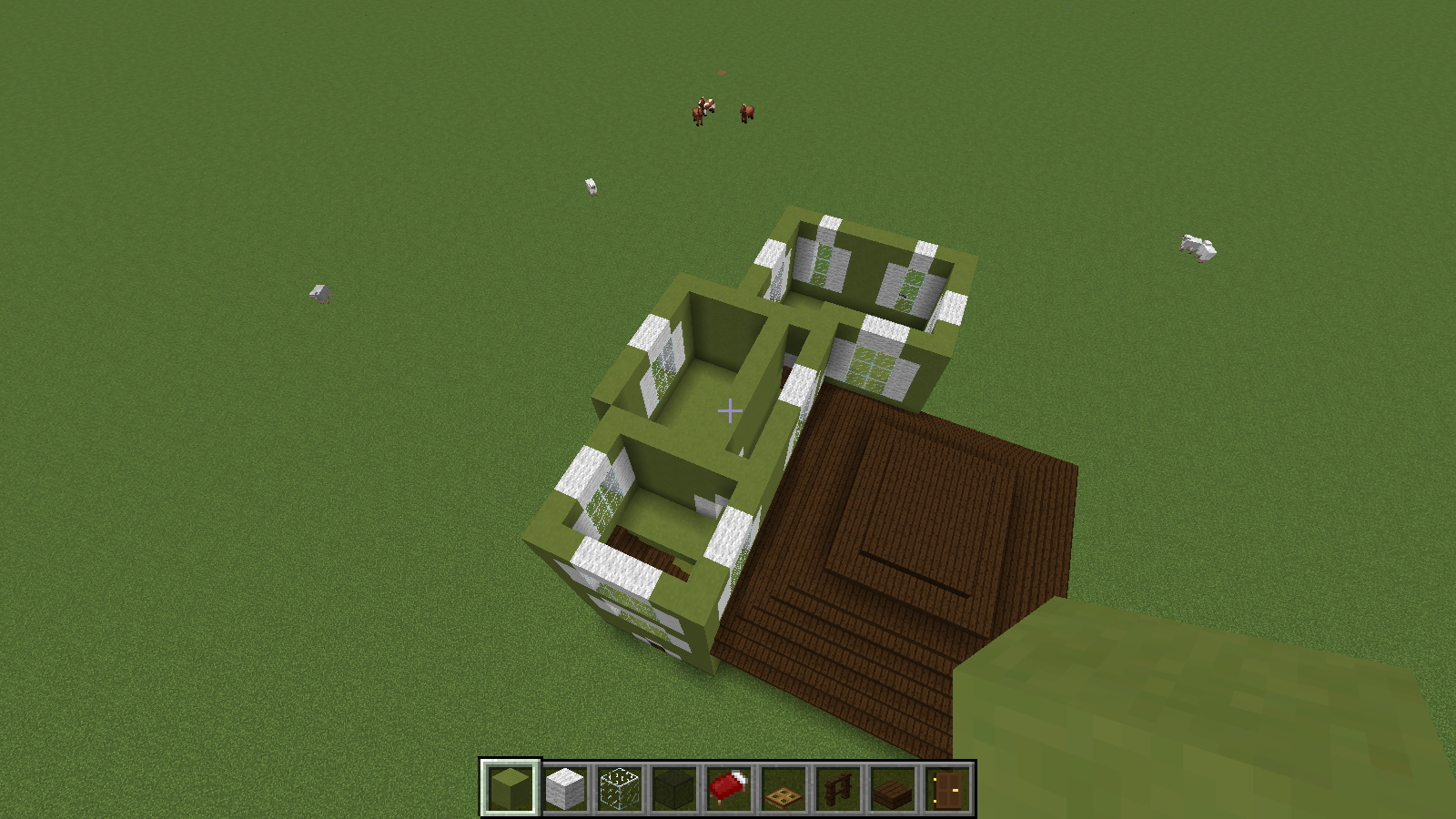Click the light grass patch at bottom right

point(1183,710)
